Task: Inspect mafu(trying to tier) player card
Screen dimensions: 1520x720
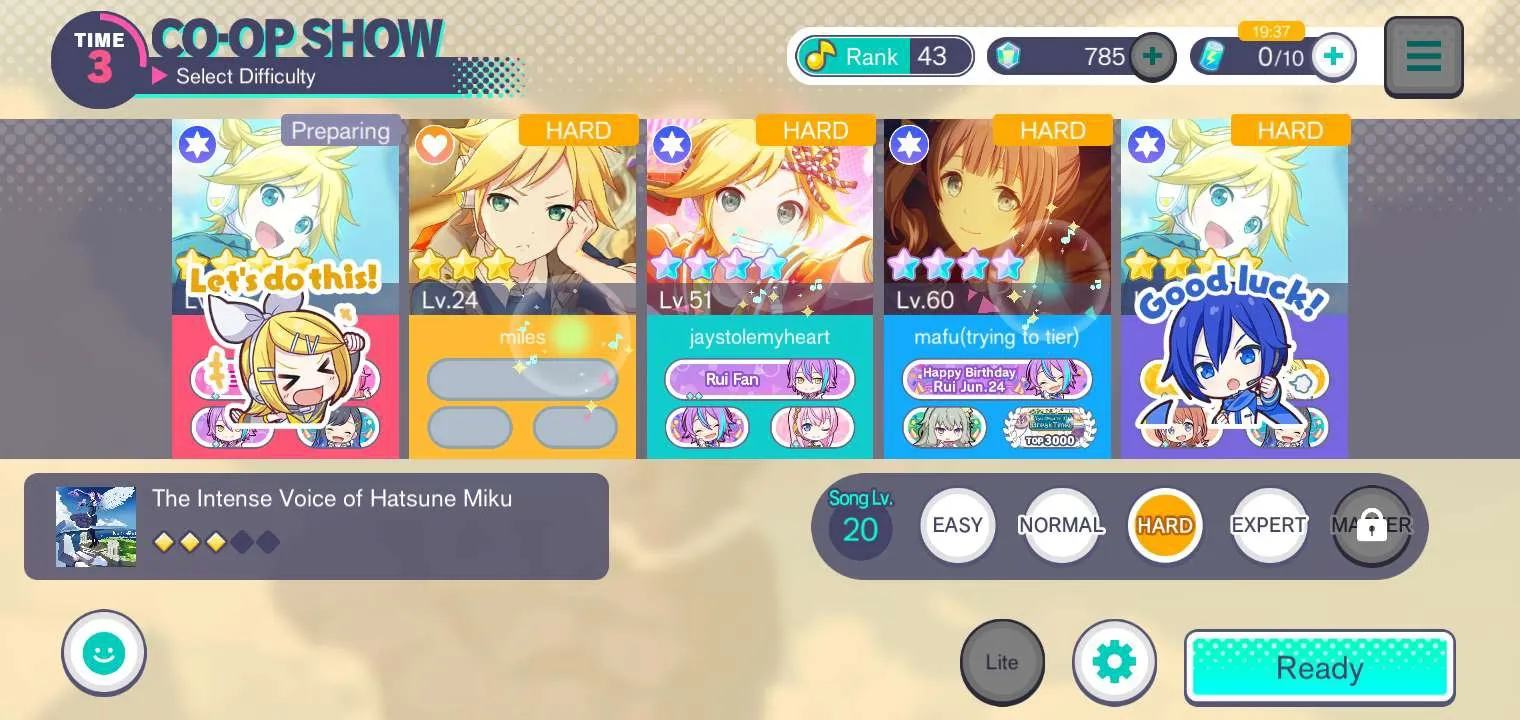Action: (997, 288)
